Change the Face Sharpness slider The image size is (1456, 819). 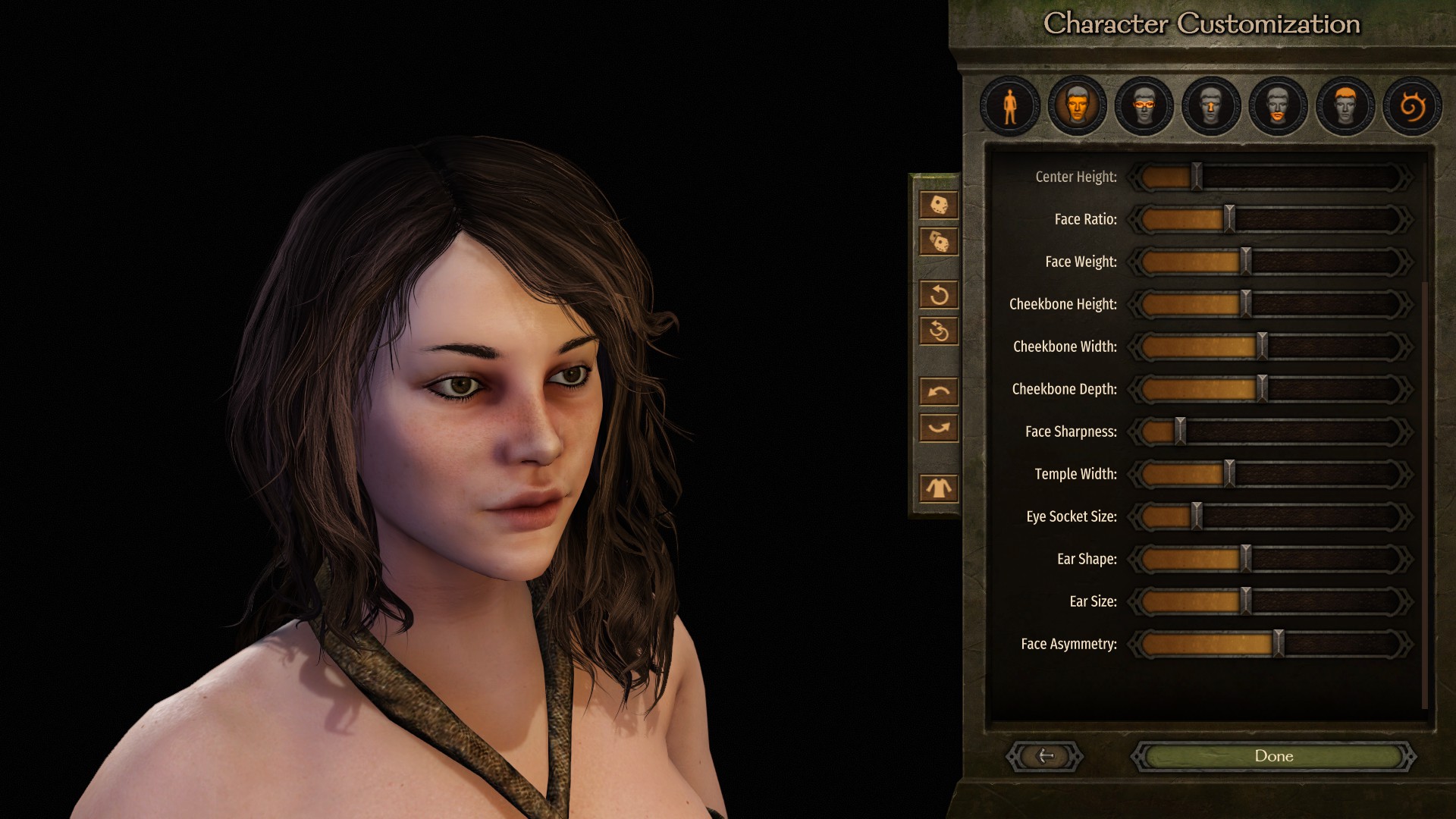click(x=1180, y=431)
